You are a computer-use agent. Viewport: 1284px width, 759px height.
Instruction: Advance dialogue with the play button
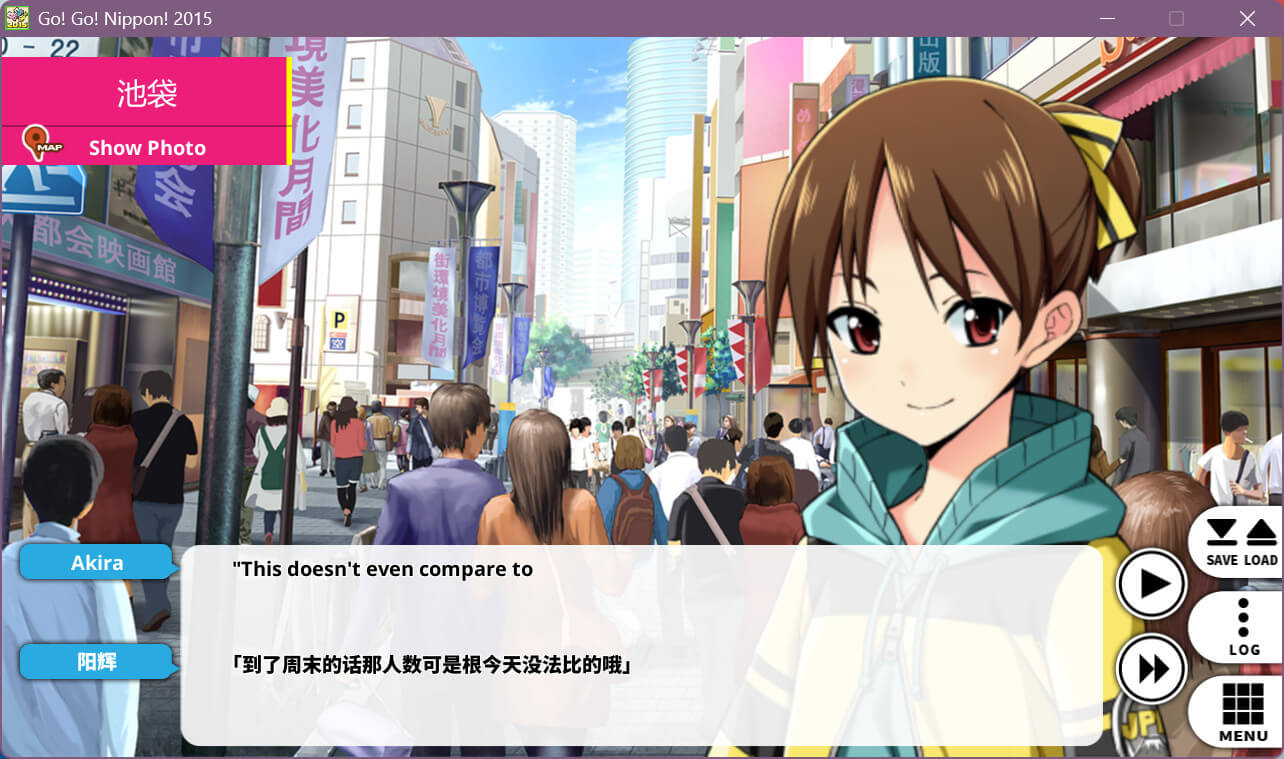click(x=1151, y=584)
